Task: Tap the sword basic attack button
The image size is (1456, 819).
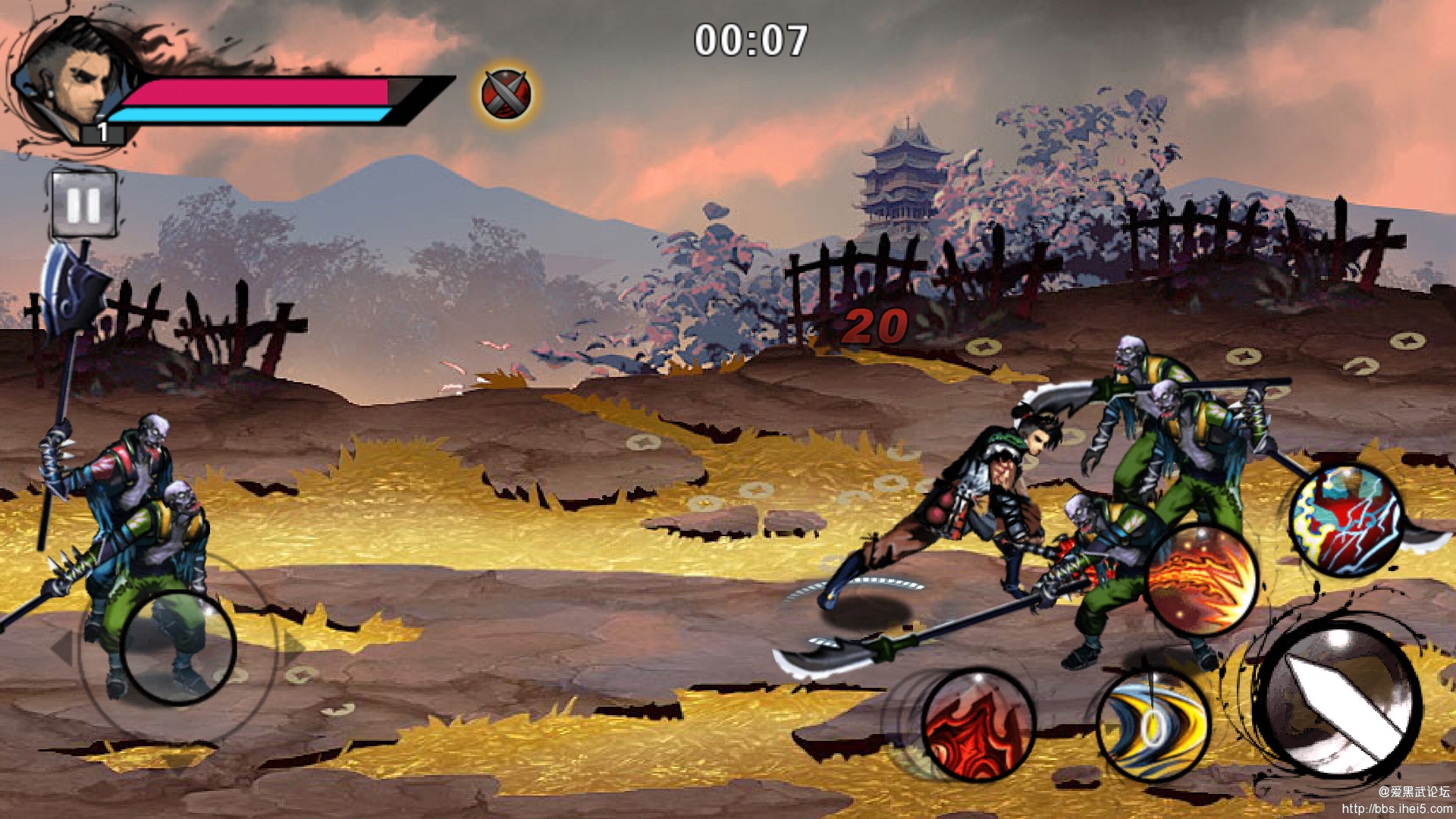Action: [x=1340, y=698]
